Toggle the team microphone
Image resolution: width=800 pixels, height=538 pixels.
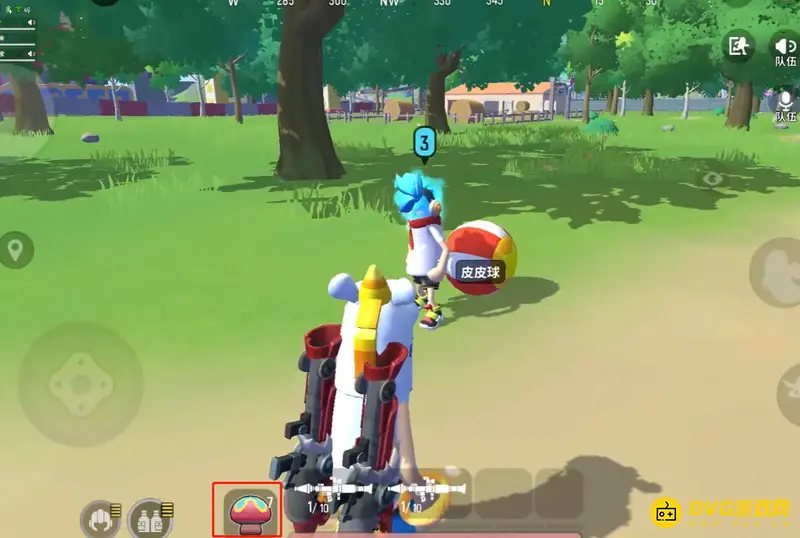point(784,101)
